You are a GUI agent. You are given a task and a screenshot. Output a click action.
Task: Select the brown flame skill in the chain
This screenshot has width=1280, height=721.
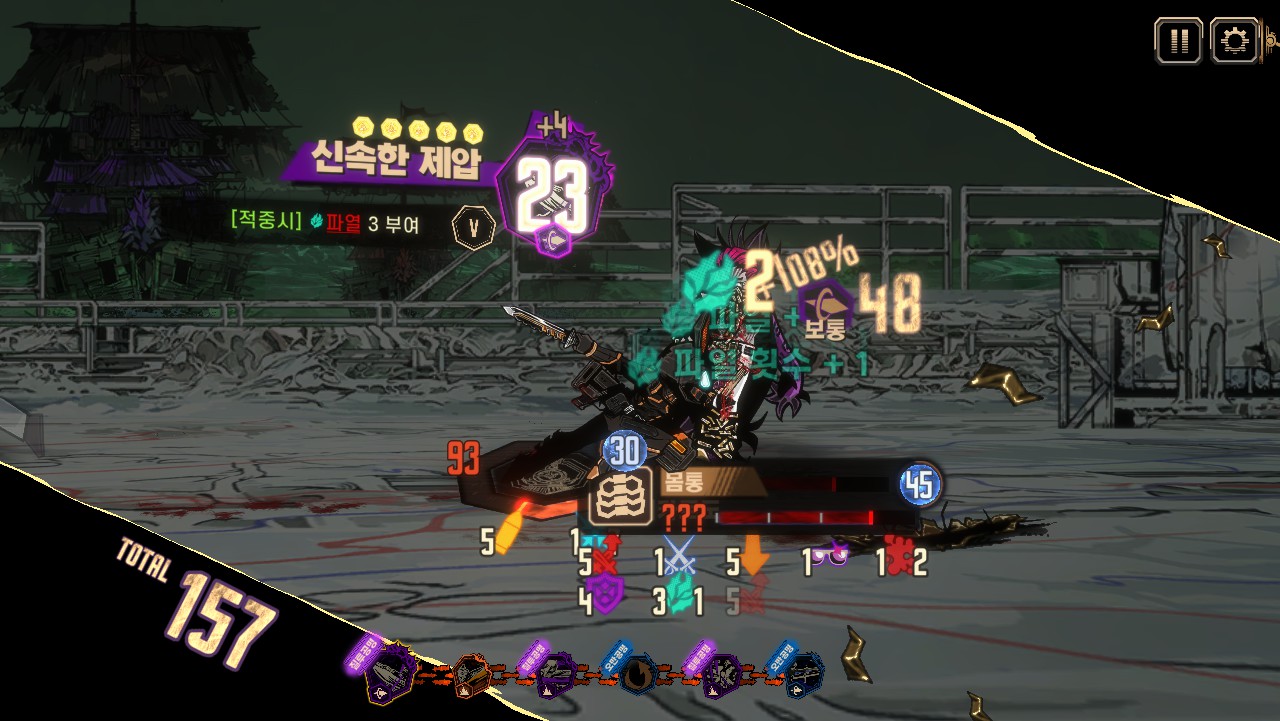click(636, 677)
